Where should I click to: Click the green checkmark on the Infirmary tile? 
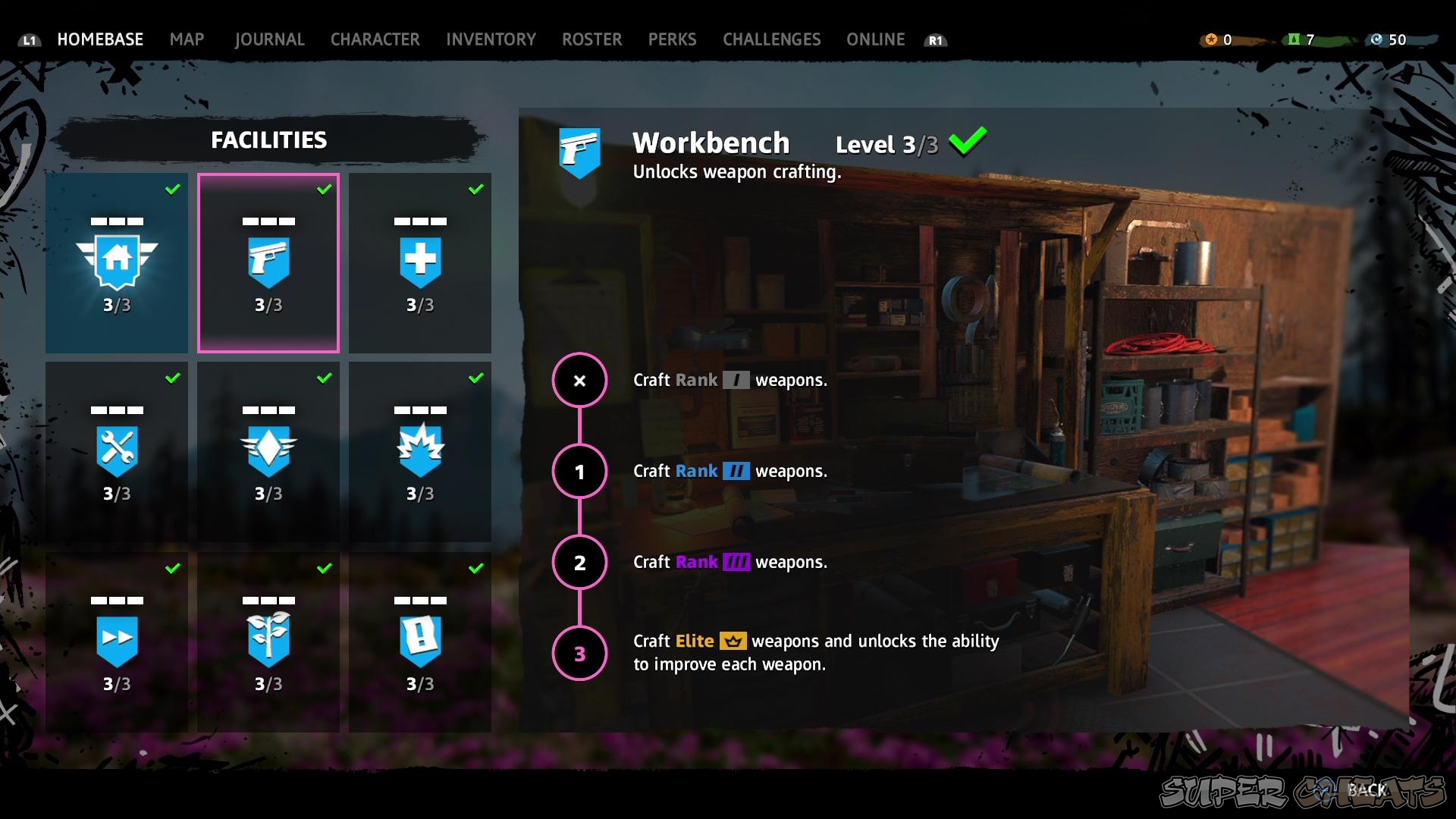click(476, 190)
